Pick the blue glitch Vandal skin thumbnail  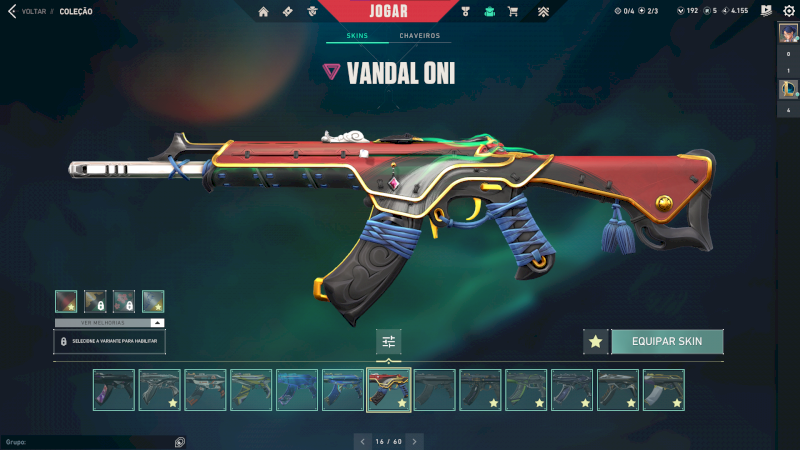297,390
